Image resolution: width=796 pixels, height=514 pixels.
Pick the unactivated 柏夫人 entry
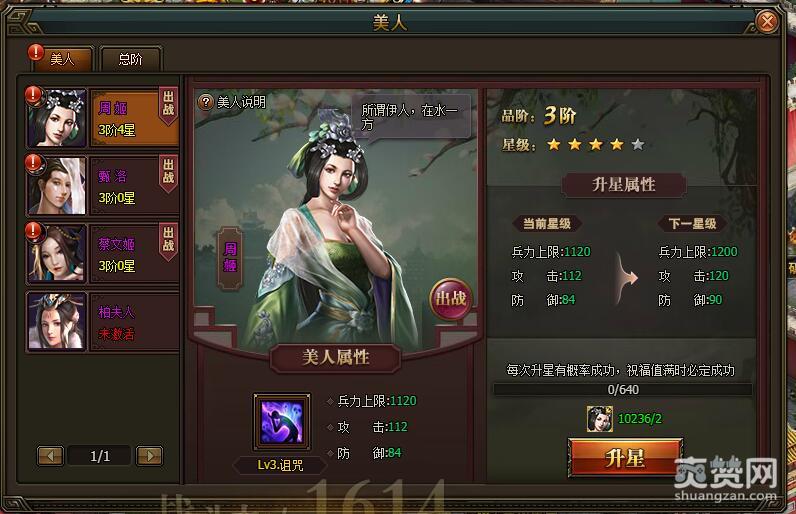(x=100, y=320)
